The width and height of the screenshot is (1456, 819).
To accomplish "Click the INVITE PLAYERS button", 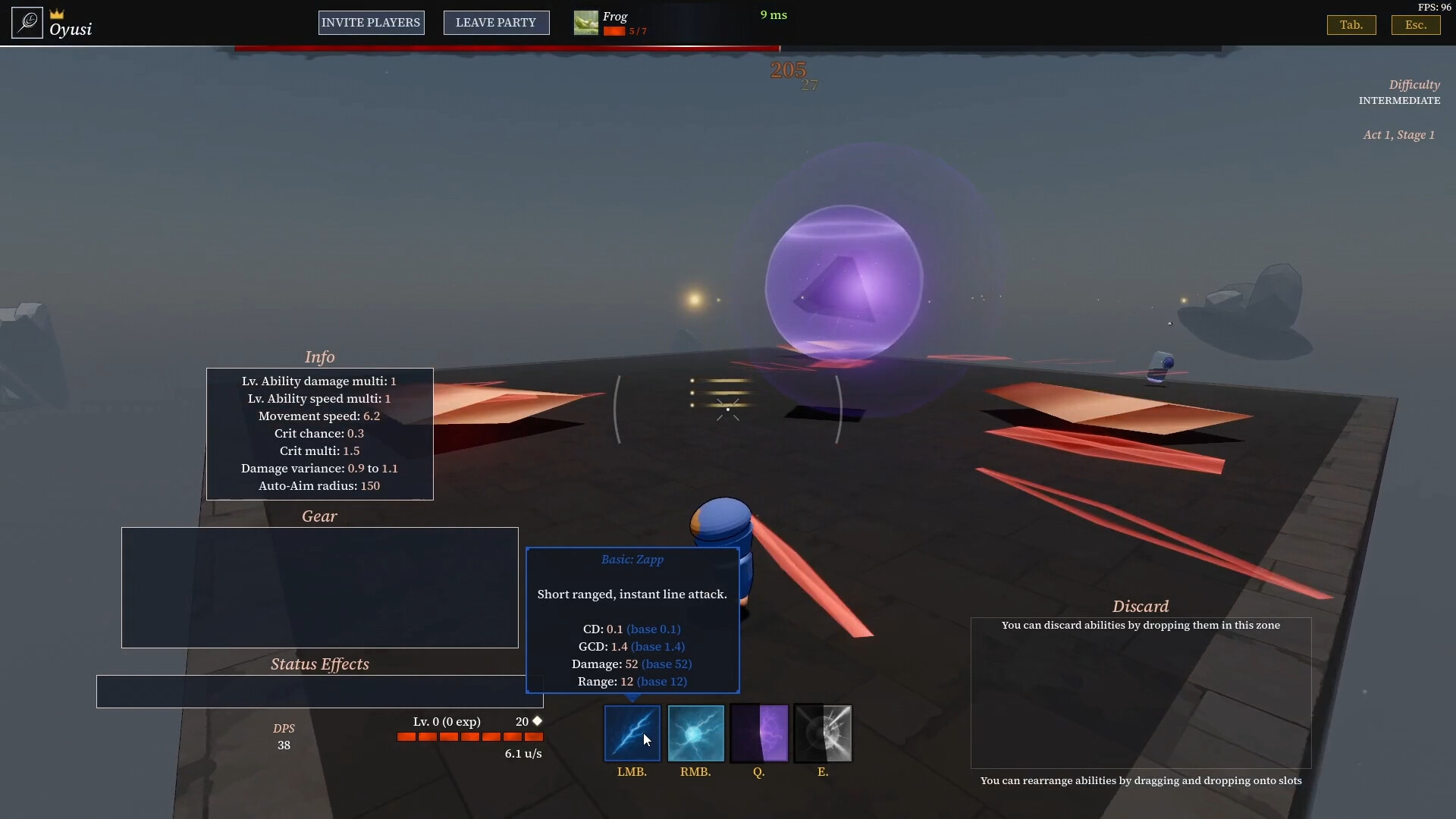I will tap(371, 22).
